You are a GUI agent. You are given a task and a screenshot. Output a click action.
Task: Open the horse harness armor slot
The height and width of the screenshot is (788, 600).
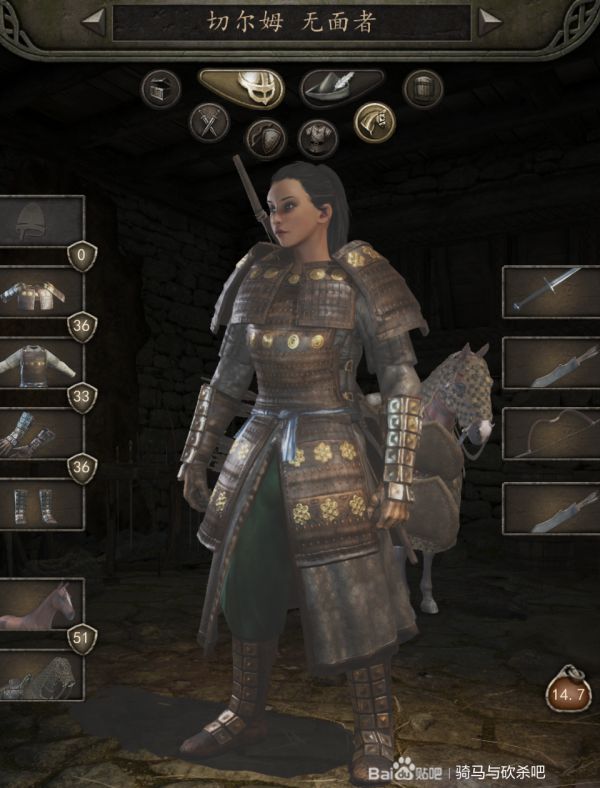pyautogui.click(x=40, y=676)
